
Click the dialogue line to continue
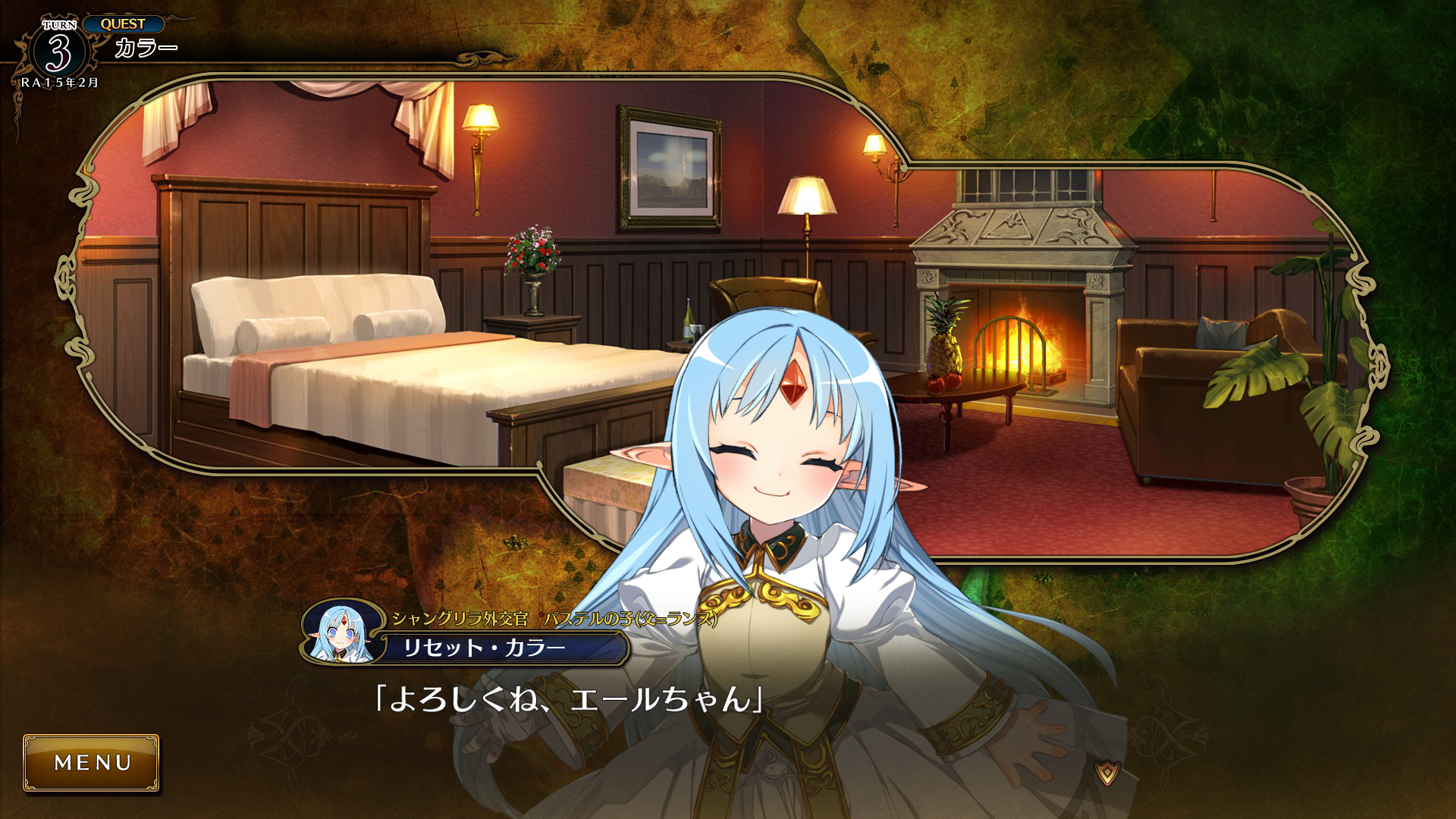(x=569, y=699)
